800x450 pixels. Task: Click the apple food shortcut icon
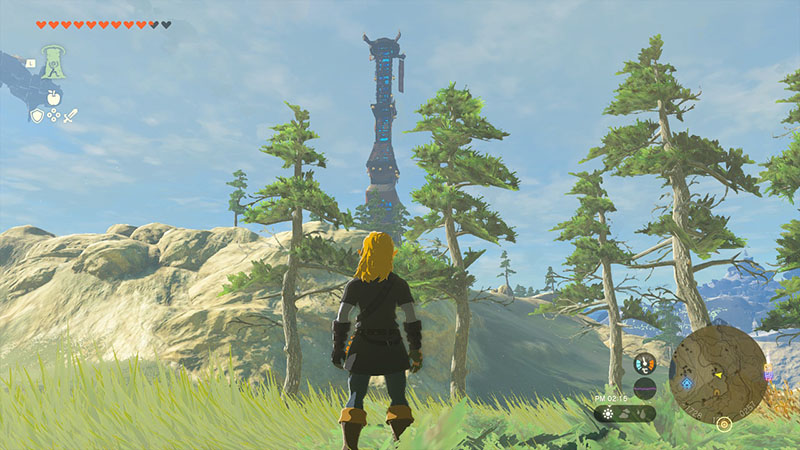(54, 97)
